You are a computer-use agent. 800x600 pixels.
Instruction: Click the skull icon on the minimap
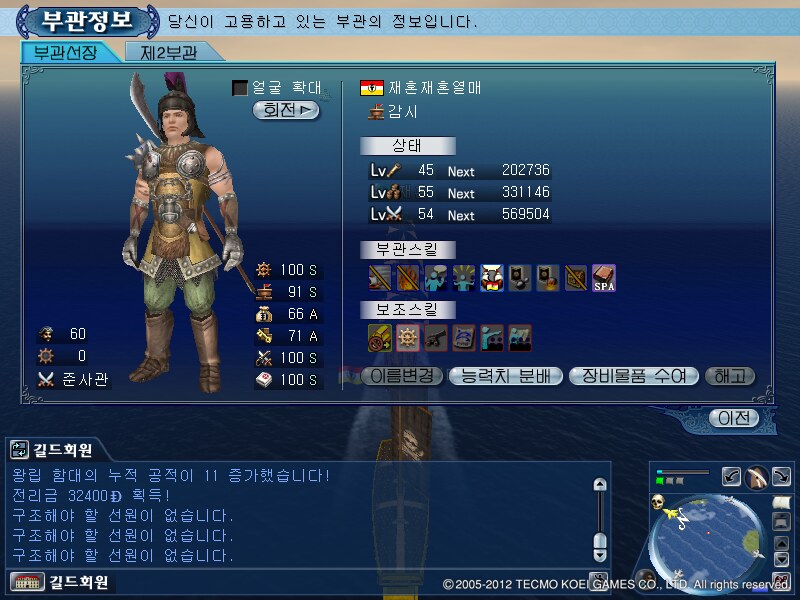coord(660,500)
